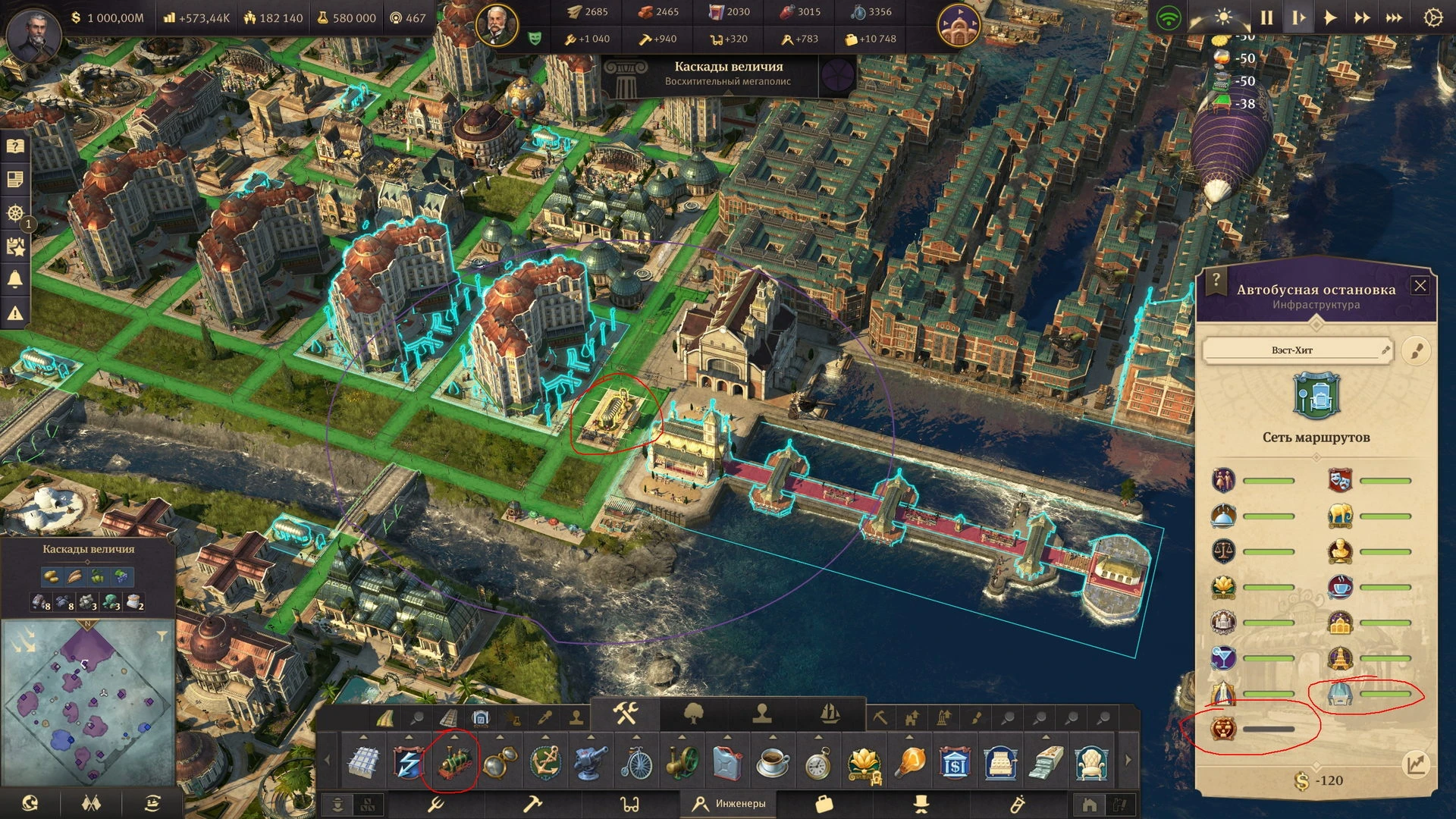
Task: Open diplomacy with the crossed flags button
Action: coord(91,802)
